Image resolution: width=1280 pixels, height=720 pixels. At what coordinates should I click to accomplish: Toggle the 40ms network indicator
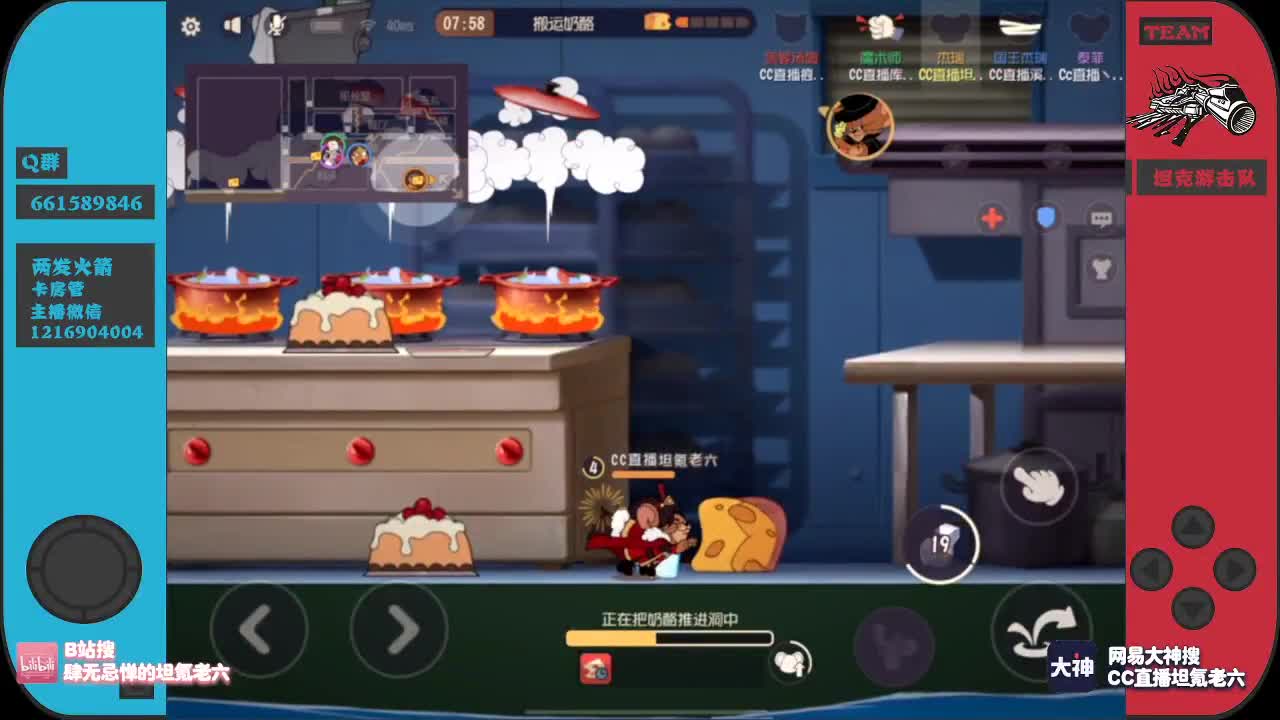pos(389,26)
